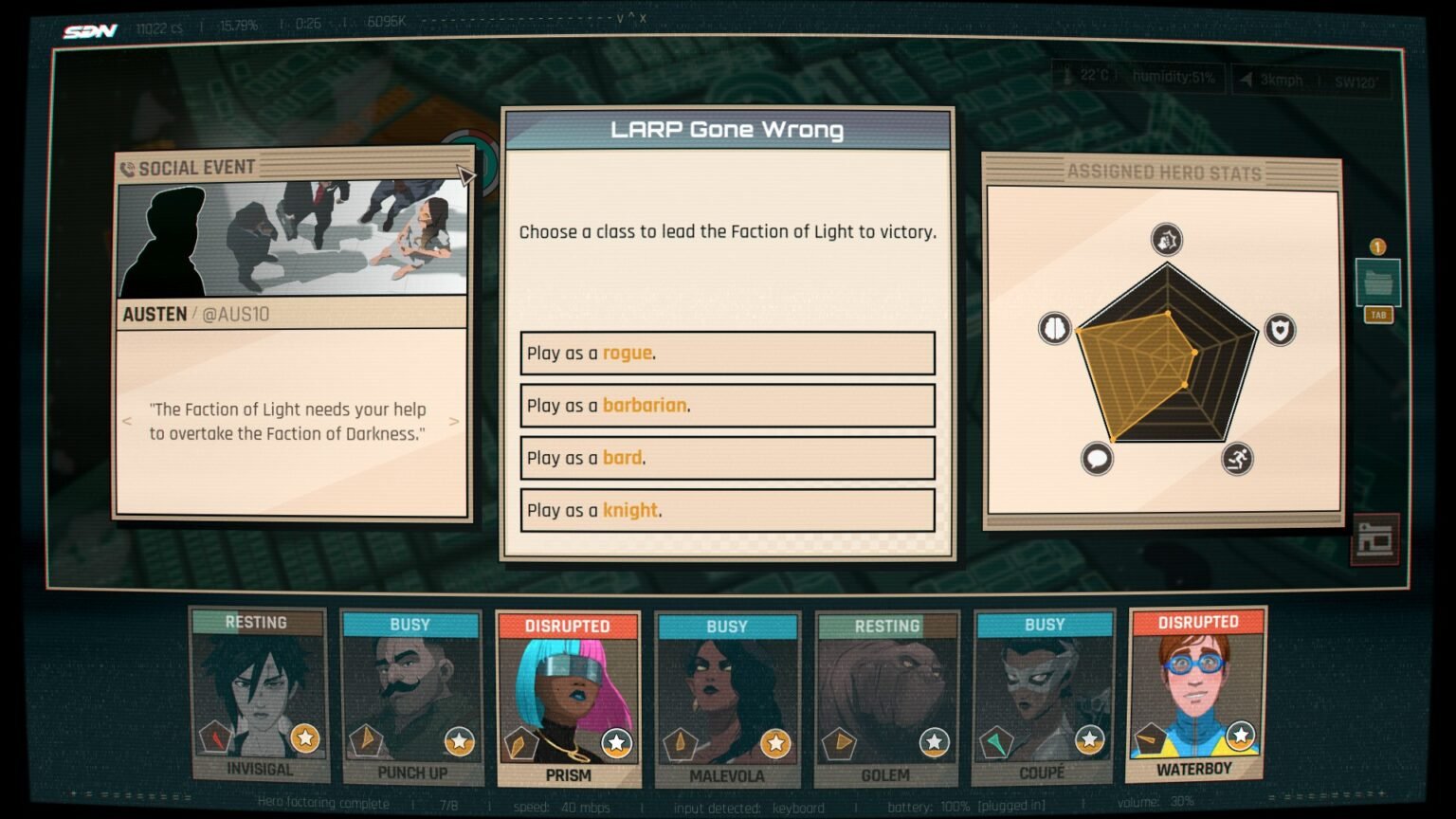
Task: Open the TAB folder tab
Action: (1378, 315)
